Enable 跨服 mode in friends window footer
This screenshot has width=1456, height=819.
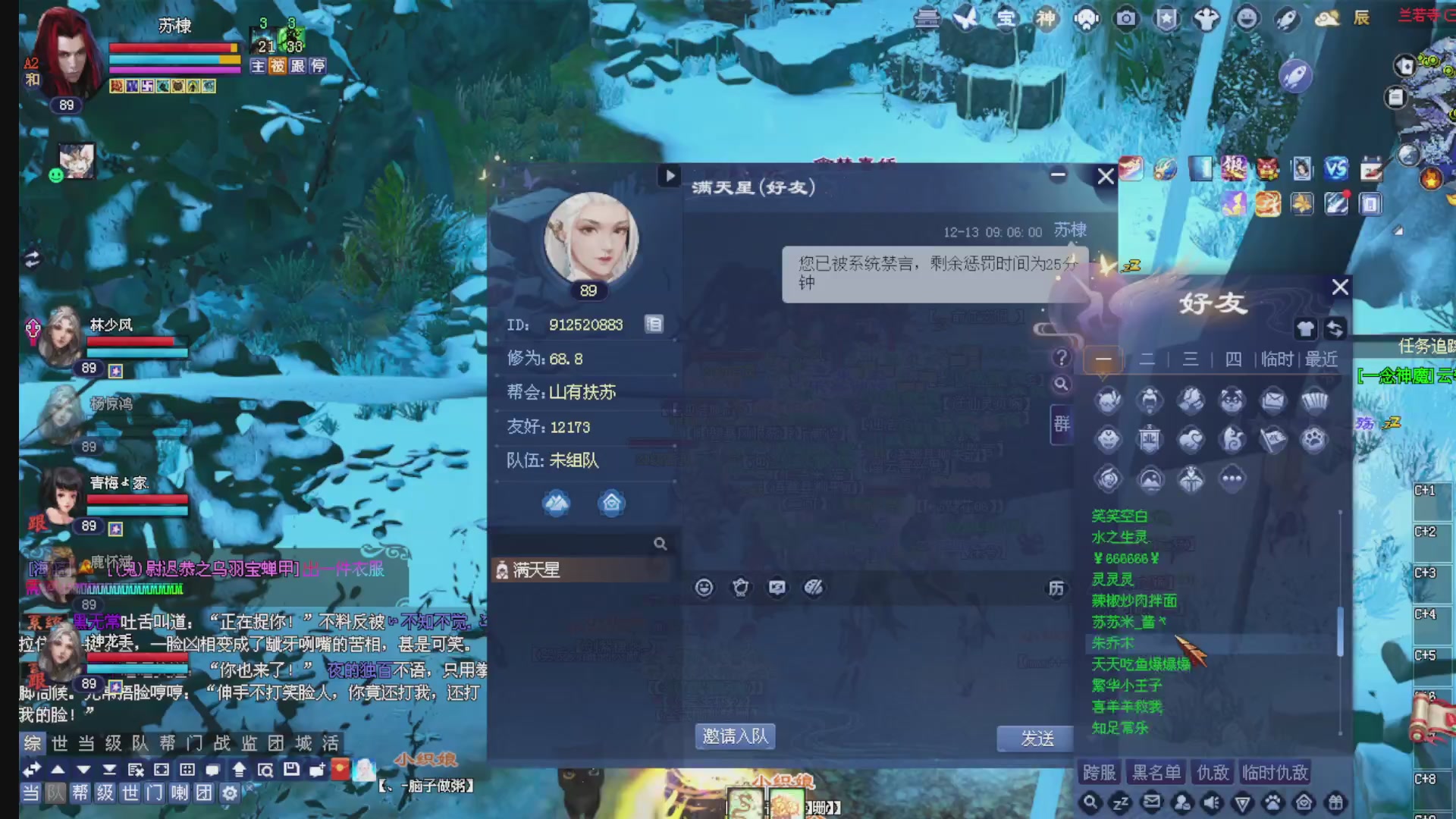tap(1099, 772)
